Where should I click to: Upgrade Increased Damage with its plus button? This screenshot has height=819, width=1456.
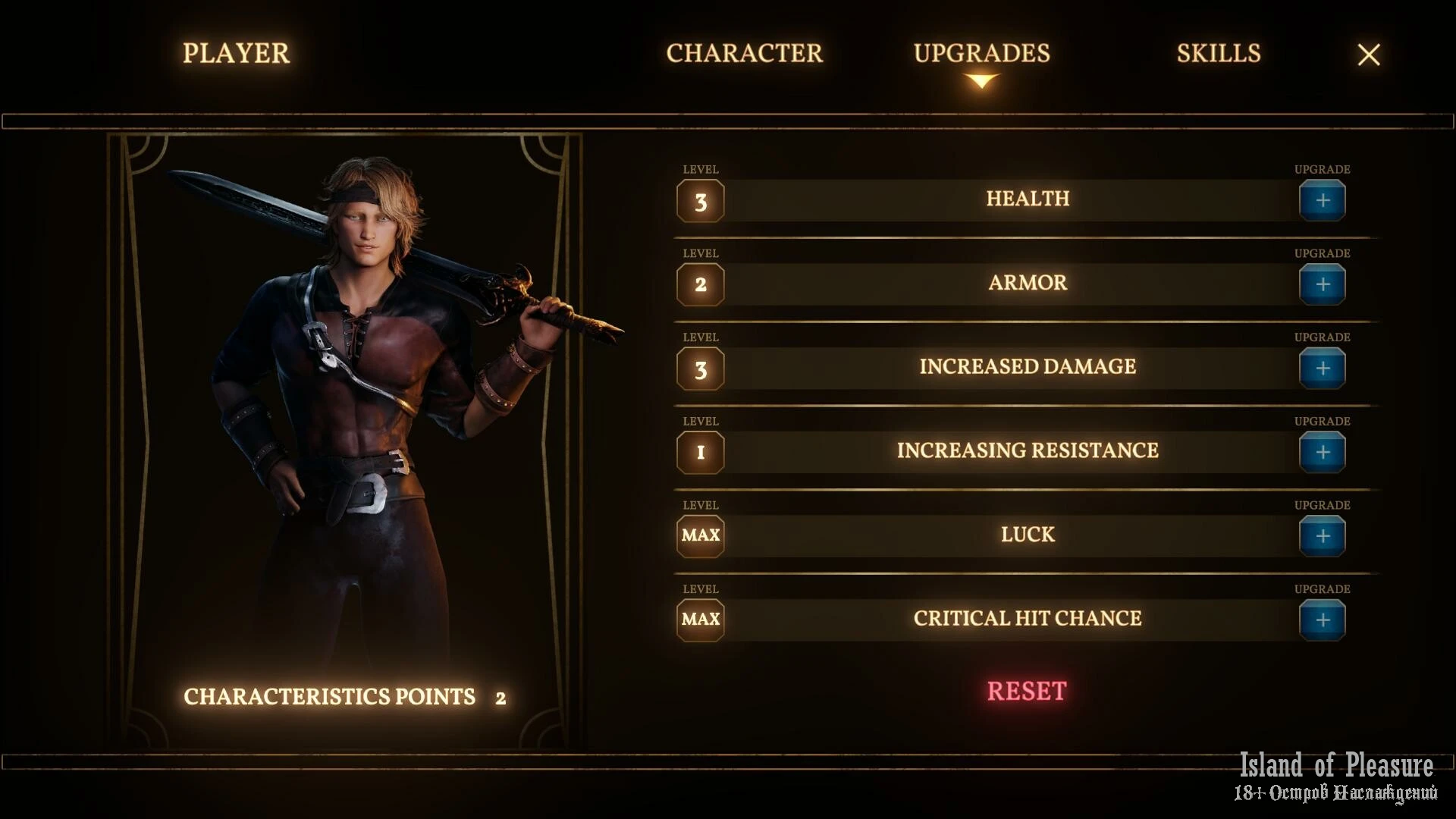[1322, 369]
